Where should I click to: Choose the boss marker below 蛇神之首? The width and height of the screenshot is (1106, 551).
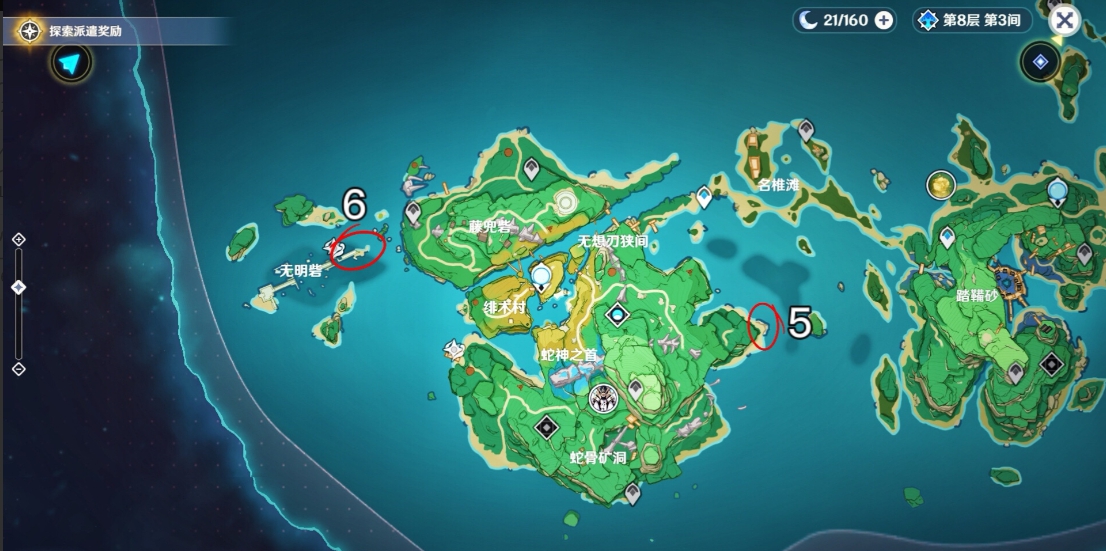pyautogui.click(x=602, y=400)
